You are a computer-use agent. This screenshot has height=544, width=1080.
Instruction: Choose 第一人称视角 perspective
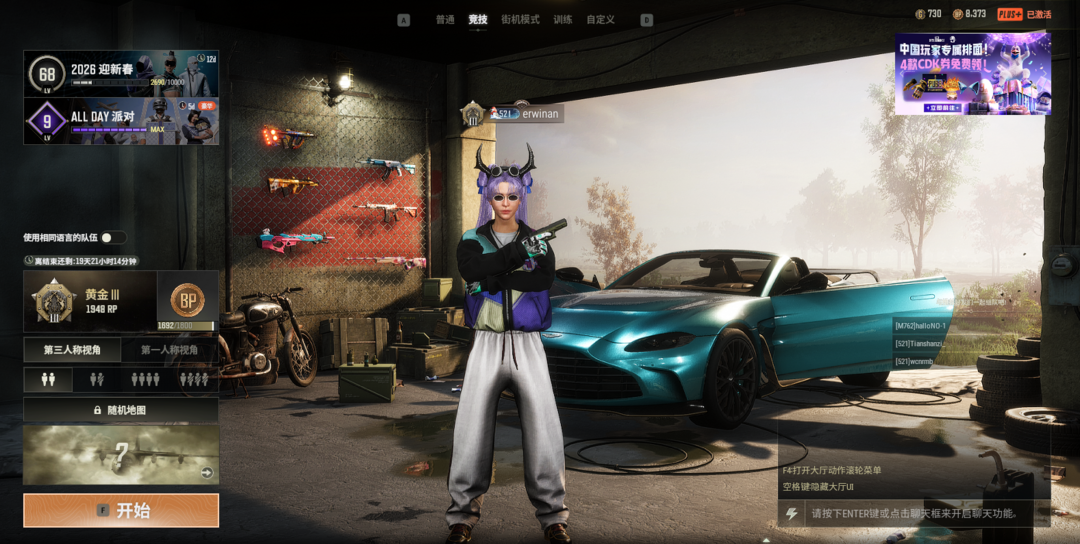169,350
